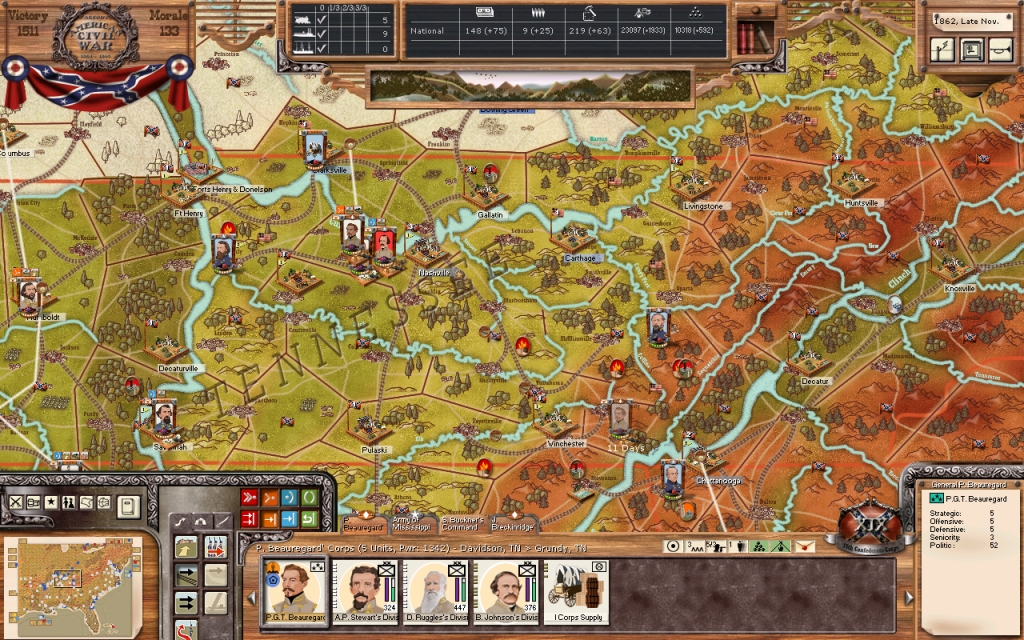Choose A.P. Stewart's Division unit card

pyautogui.click(x=364, y=592)
